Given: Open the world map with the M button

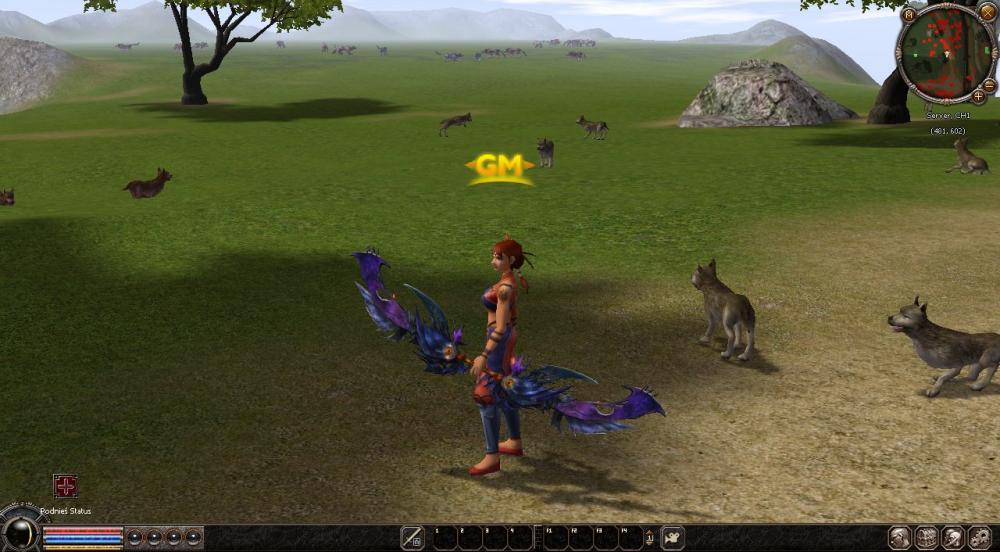Looking at the screenshot, I should [x=909, y=14].
